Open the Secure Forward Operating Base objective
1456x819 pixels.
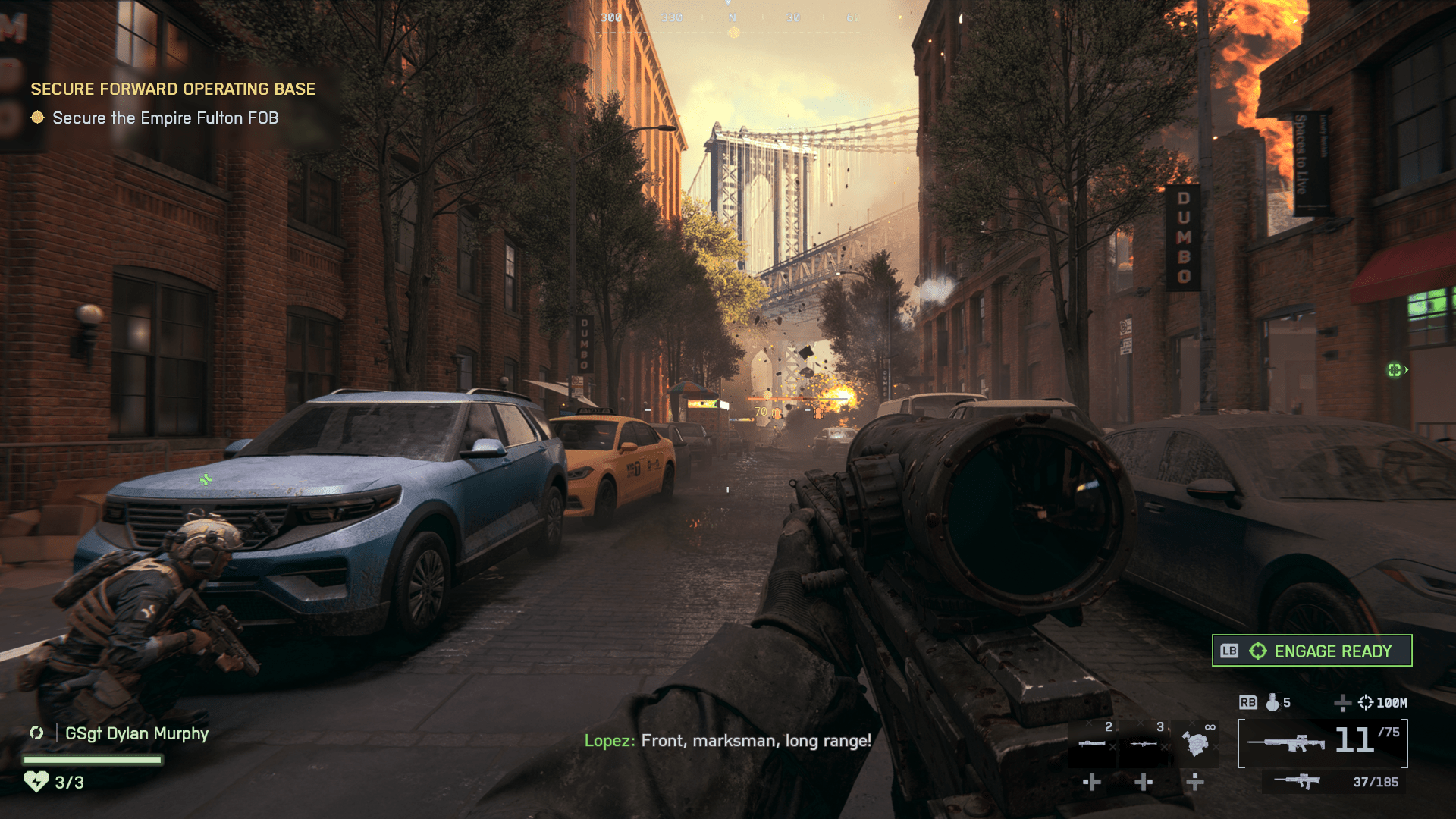(x=173, y=89)
